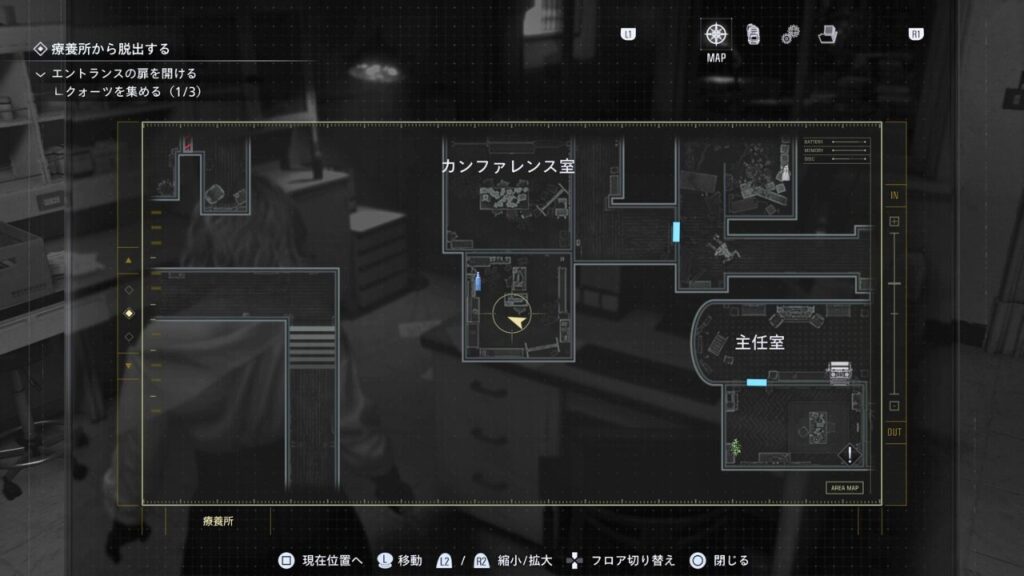Click the AREA MAP button
This screenshot has height=576, width=1024.
(844, 488)
